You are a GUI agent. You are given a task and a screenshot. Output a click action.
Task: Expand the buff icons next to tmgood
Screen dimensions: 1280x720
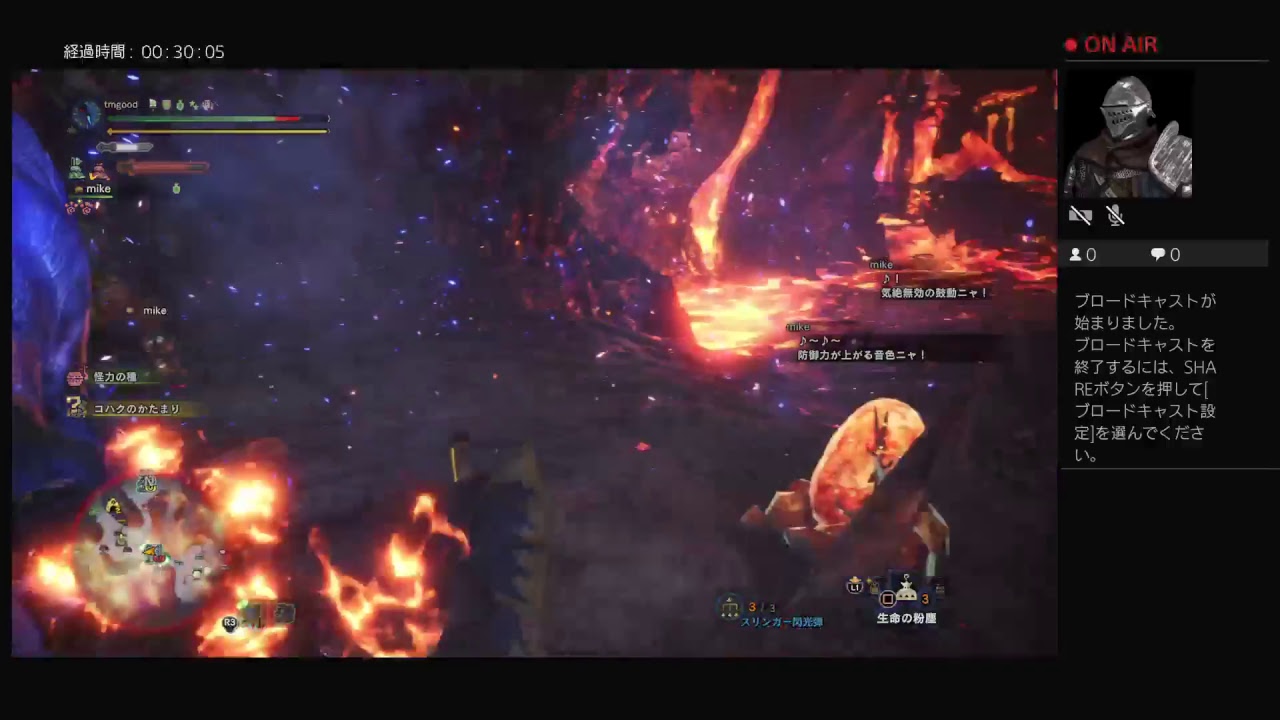(x=180, y=104)
